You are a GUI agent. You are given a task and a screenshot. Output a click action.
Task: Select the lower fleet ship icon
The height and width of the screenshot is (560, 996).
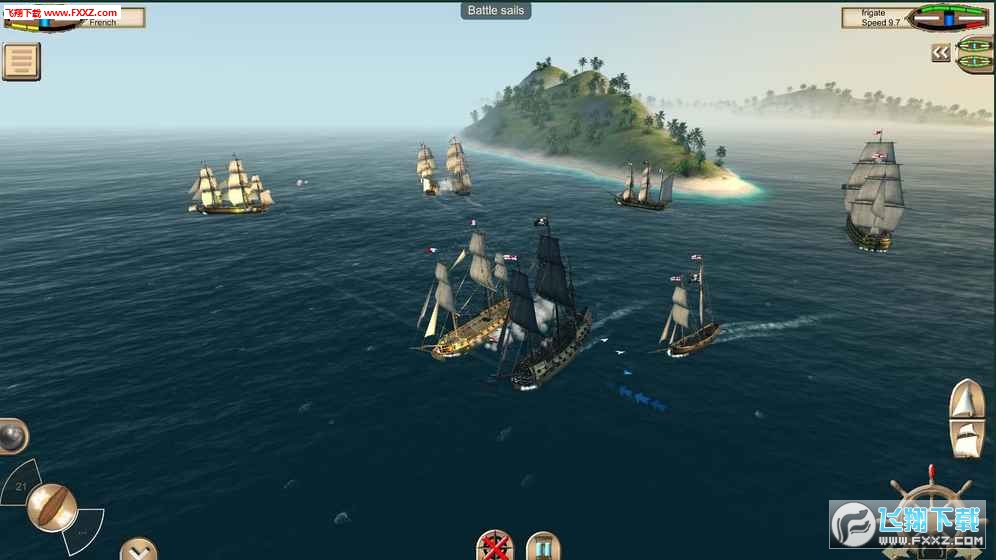click(975, 63)
